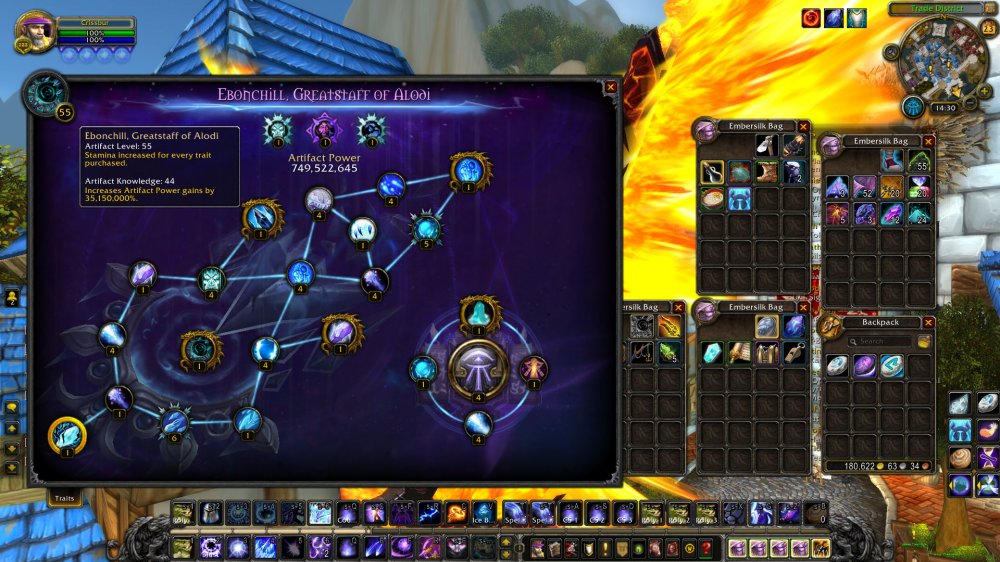Click the dragon-framed trait with rank 5
Viewport: 1000px width, 562px height.
[x=427, y=228]
